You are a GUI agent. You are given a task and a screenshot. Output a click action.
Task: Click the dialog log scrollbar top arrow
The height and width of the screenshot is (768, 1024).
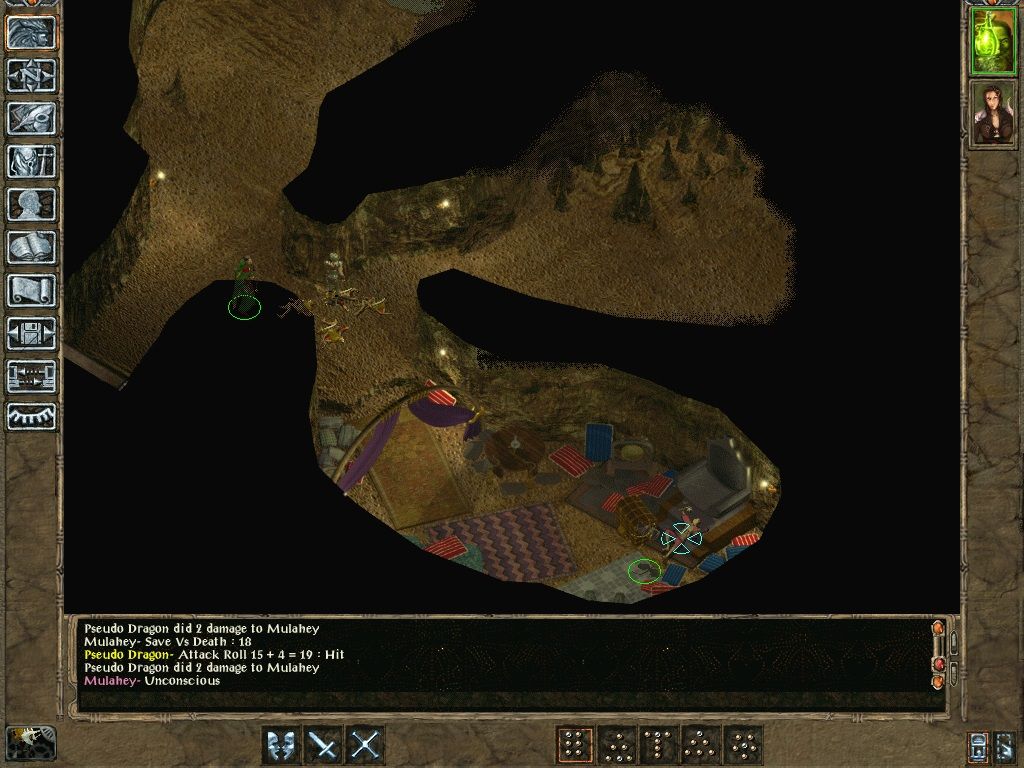(x=937, y=629)
